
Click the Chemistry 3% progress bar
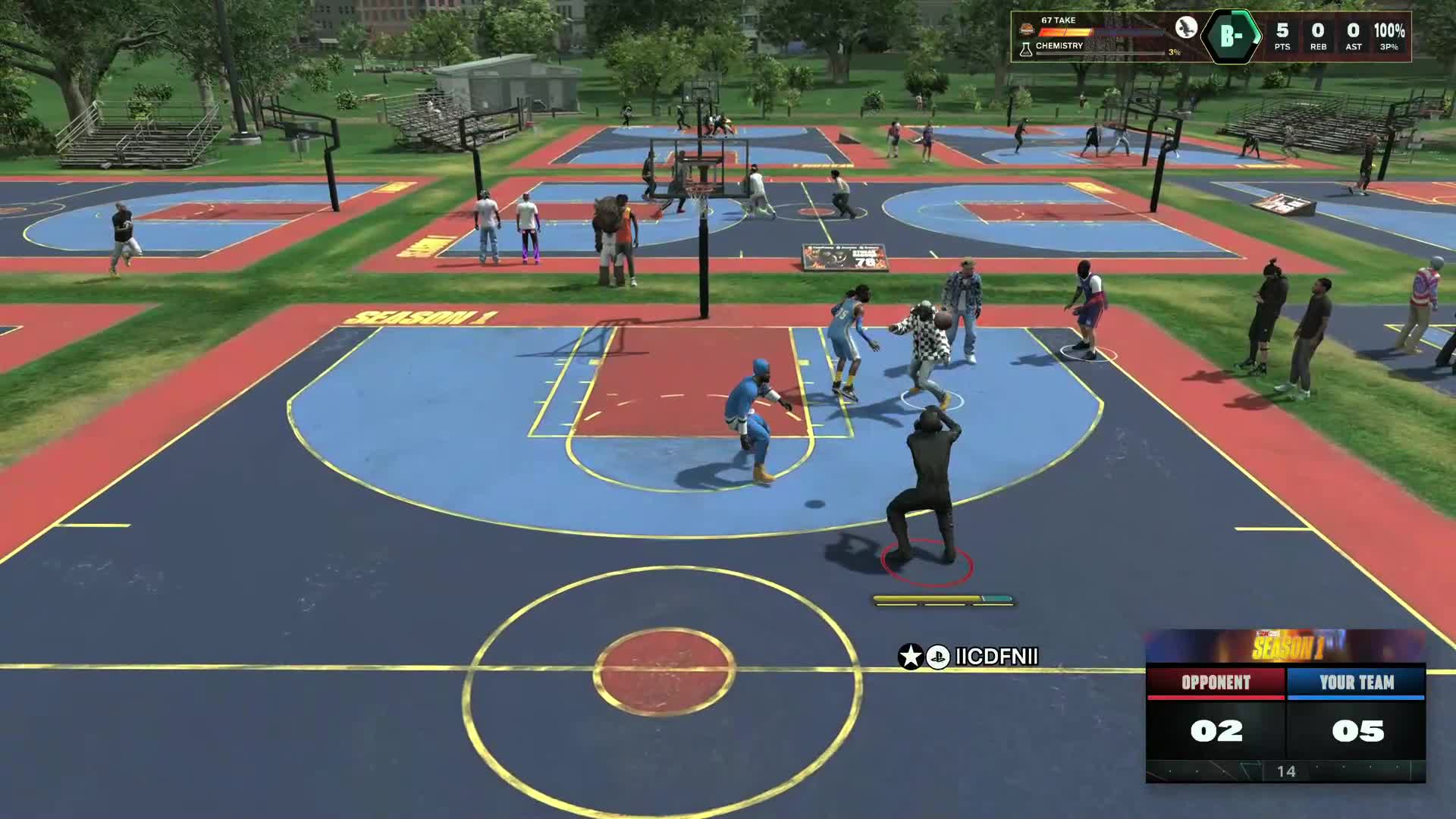pyautogui.click(x=1100, y=53)
